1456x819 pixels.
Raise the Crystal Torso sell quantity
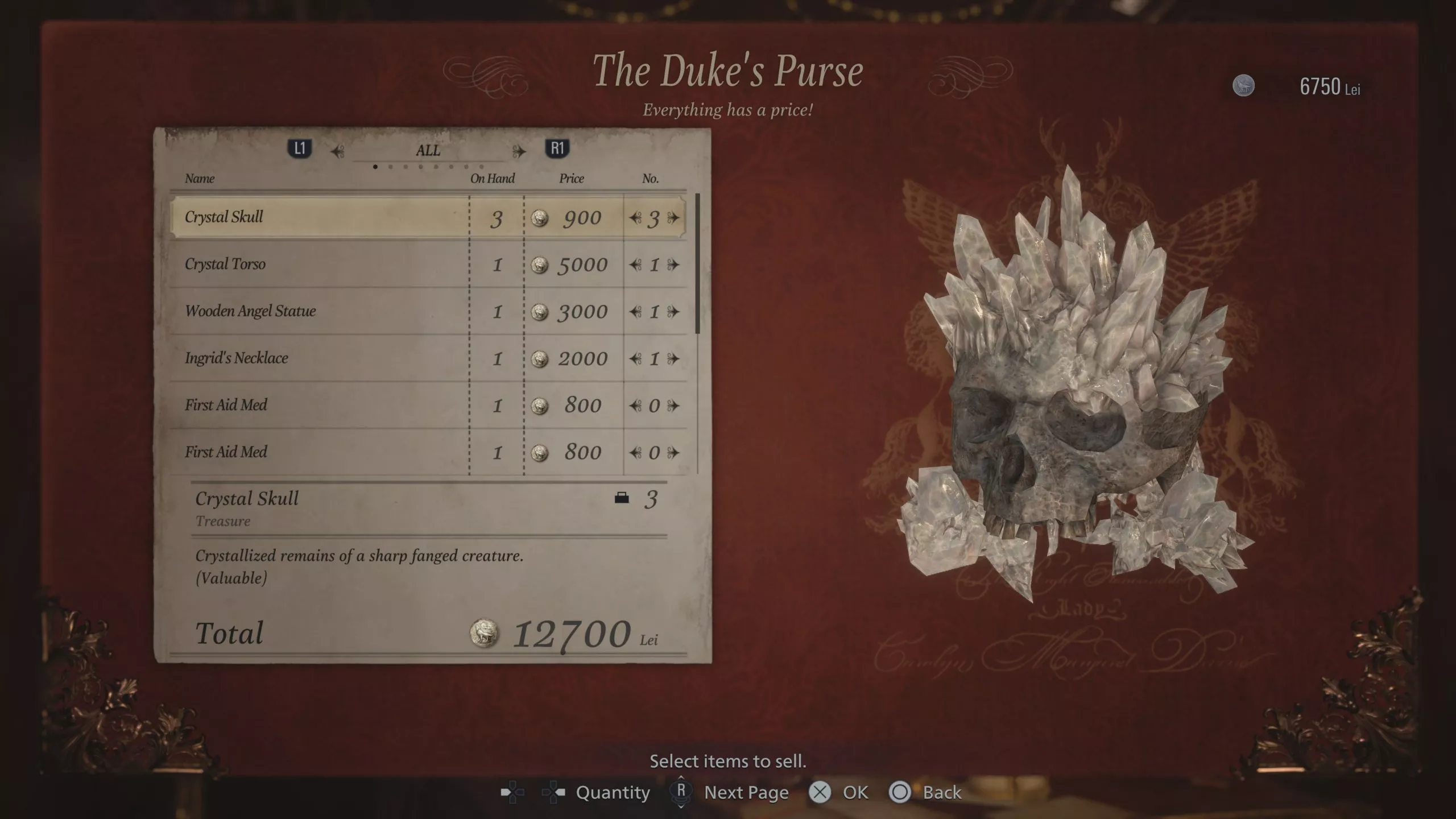point(674,264)
